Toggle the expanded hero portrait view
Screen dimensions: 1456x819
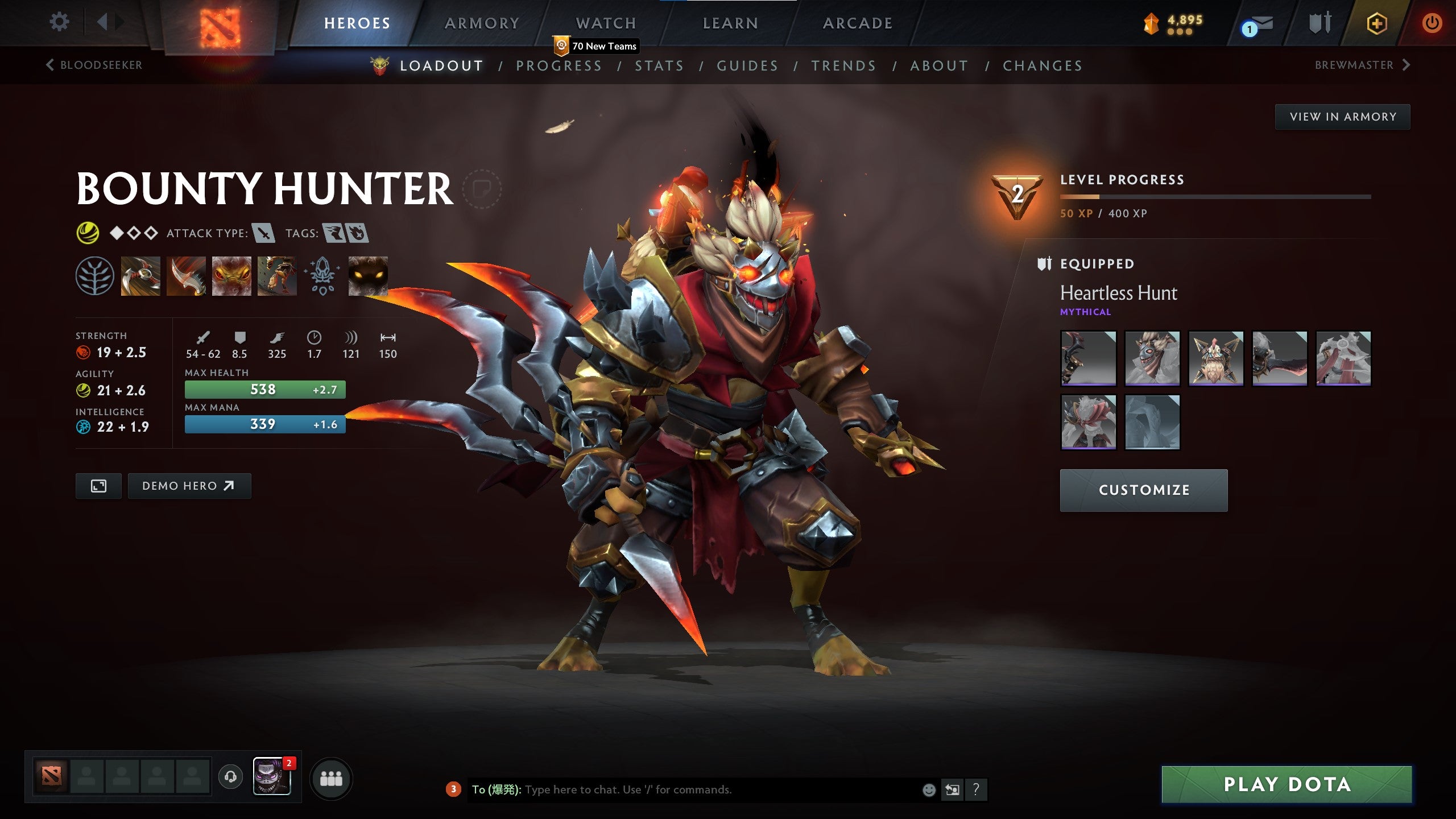pyautogui.click(x=98, y=486)
